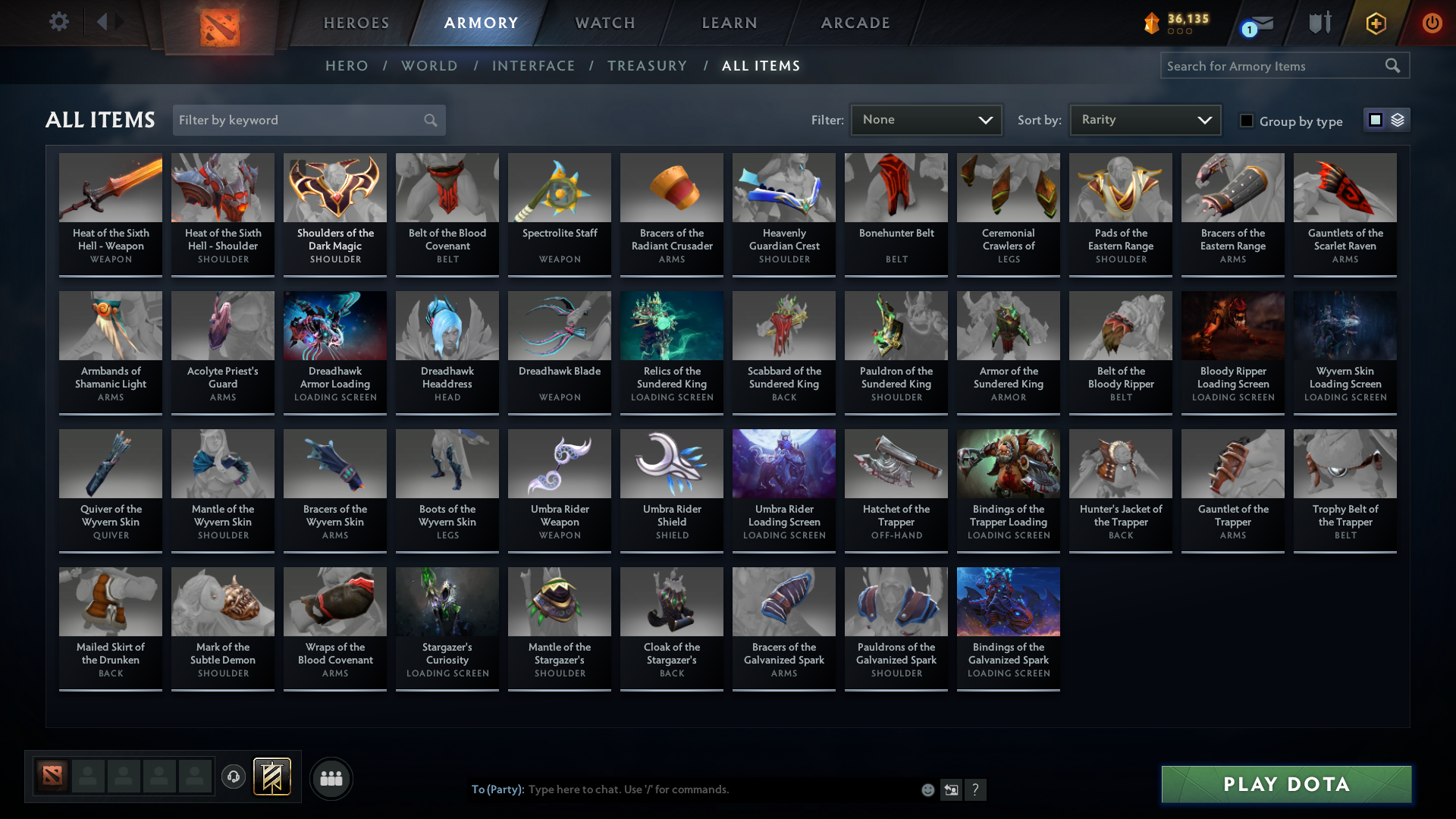Open the friends list people icon
Screen dimensions: 1456x819
(331, 778)
